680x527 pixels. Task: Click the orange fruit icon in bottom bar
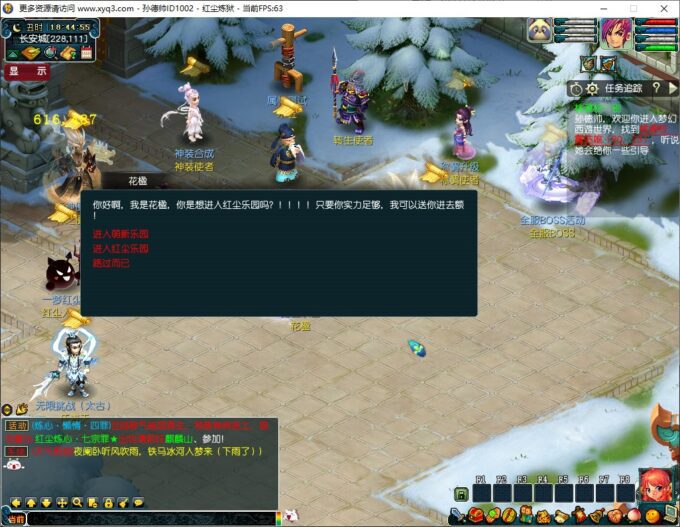(x=651, y=515)
